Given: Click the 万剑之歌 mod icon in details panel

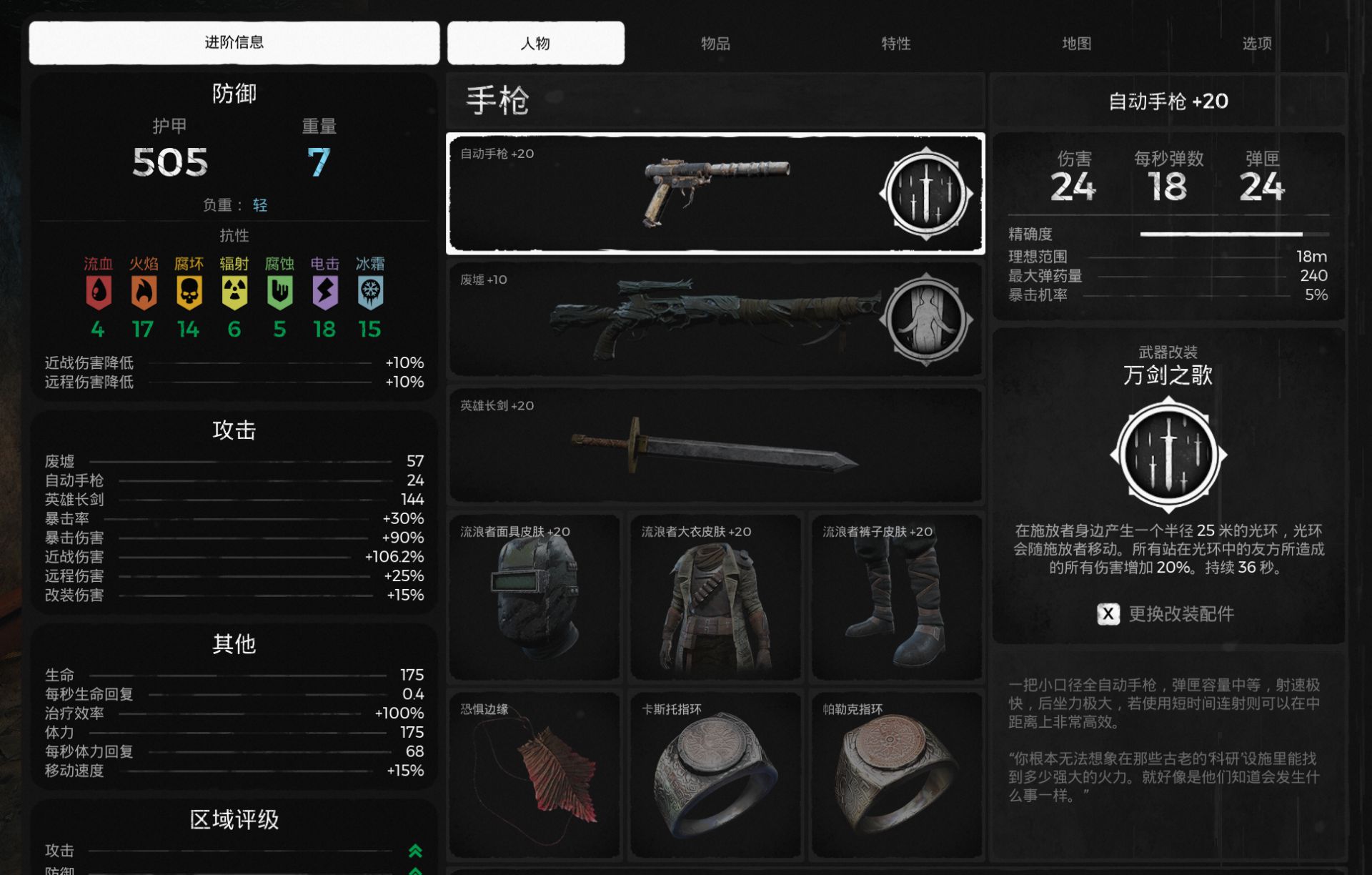Looking at the screenshot, I should coord(1168,455).
